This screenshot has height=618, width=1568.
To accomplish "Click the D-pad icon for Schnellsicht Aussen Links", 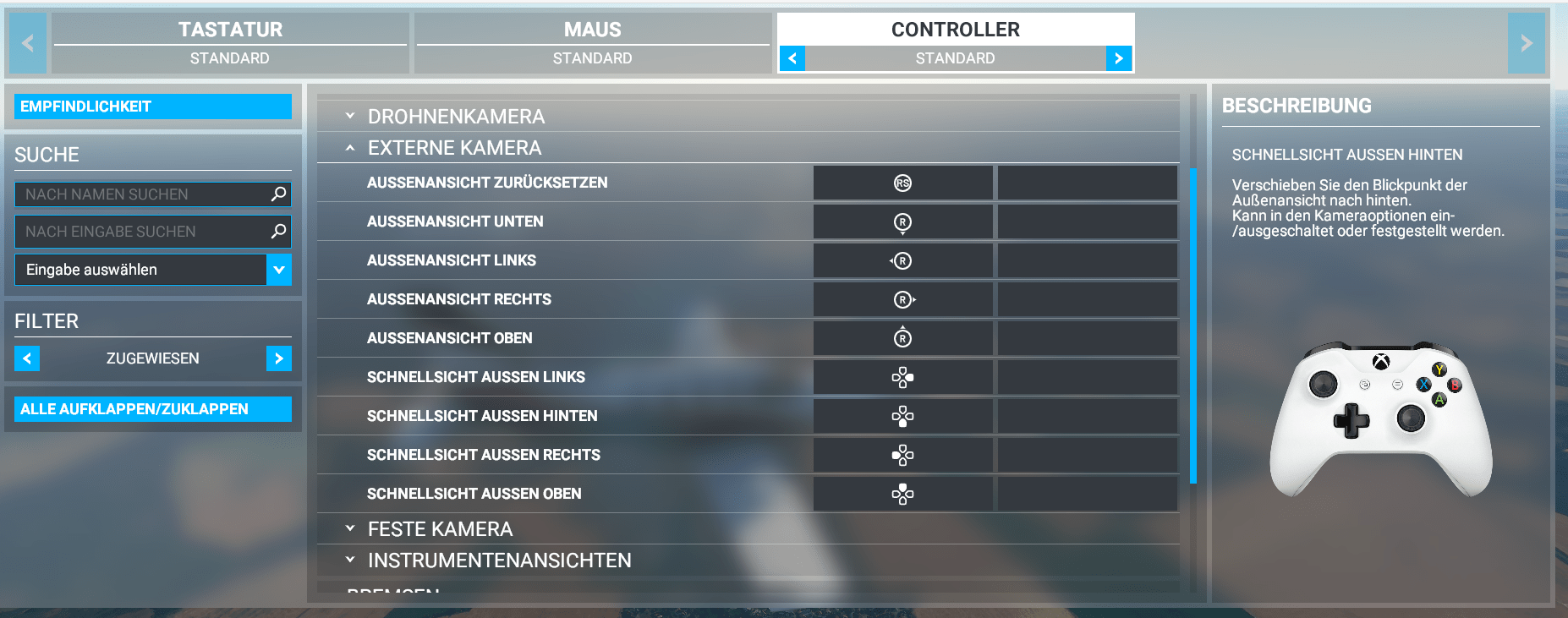I will point(902,377).
